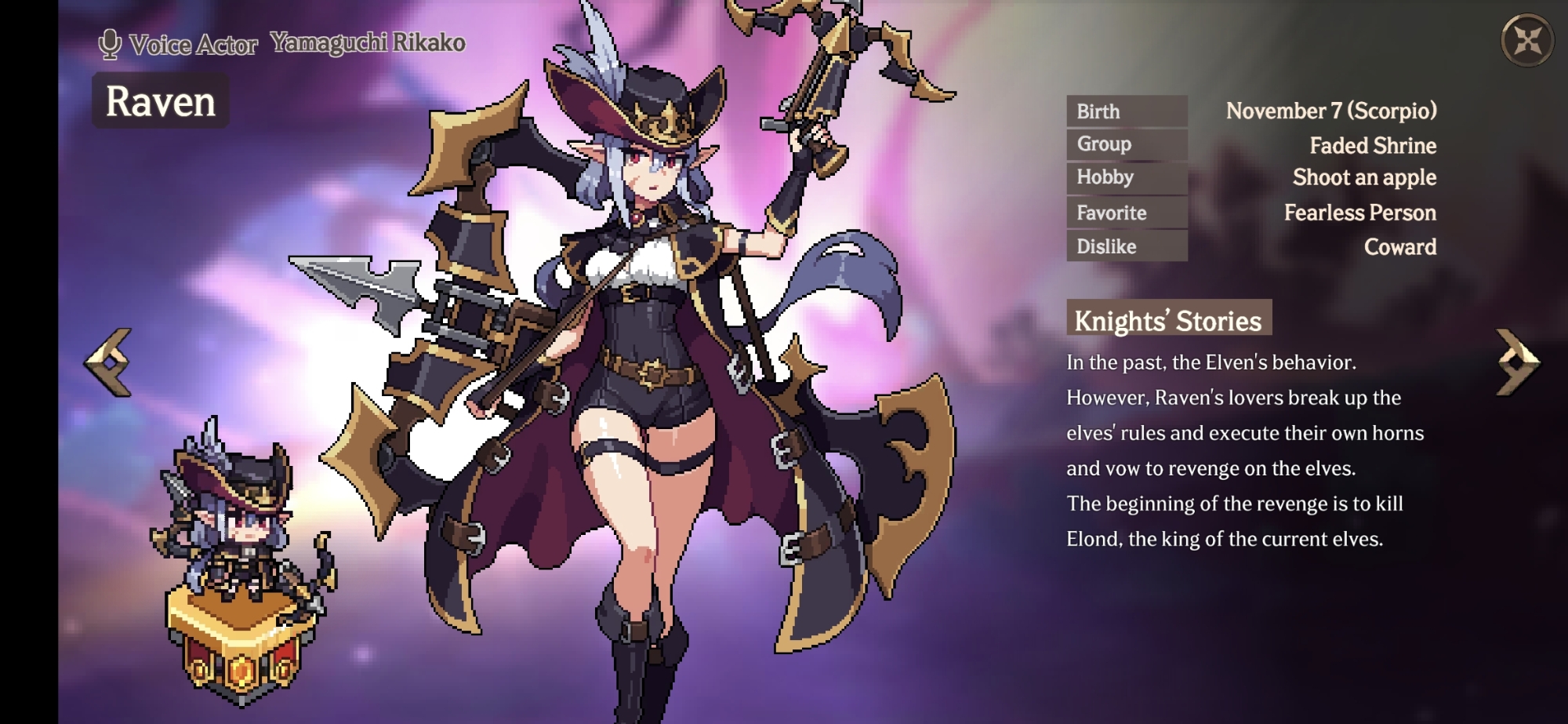Play voice via the microphone Voice Actor icon

110,44
